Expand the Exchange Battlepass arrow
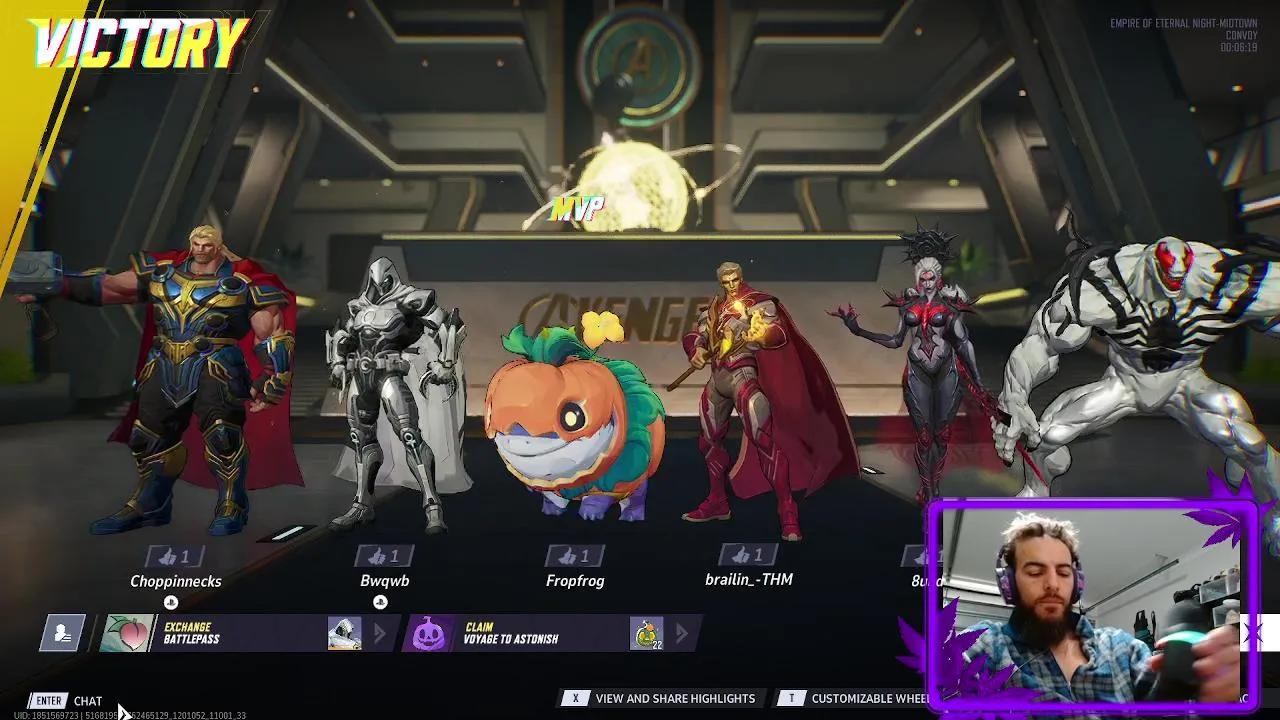The width and height of the screenshot is (1280, 720). (x=381, y=632)
